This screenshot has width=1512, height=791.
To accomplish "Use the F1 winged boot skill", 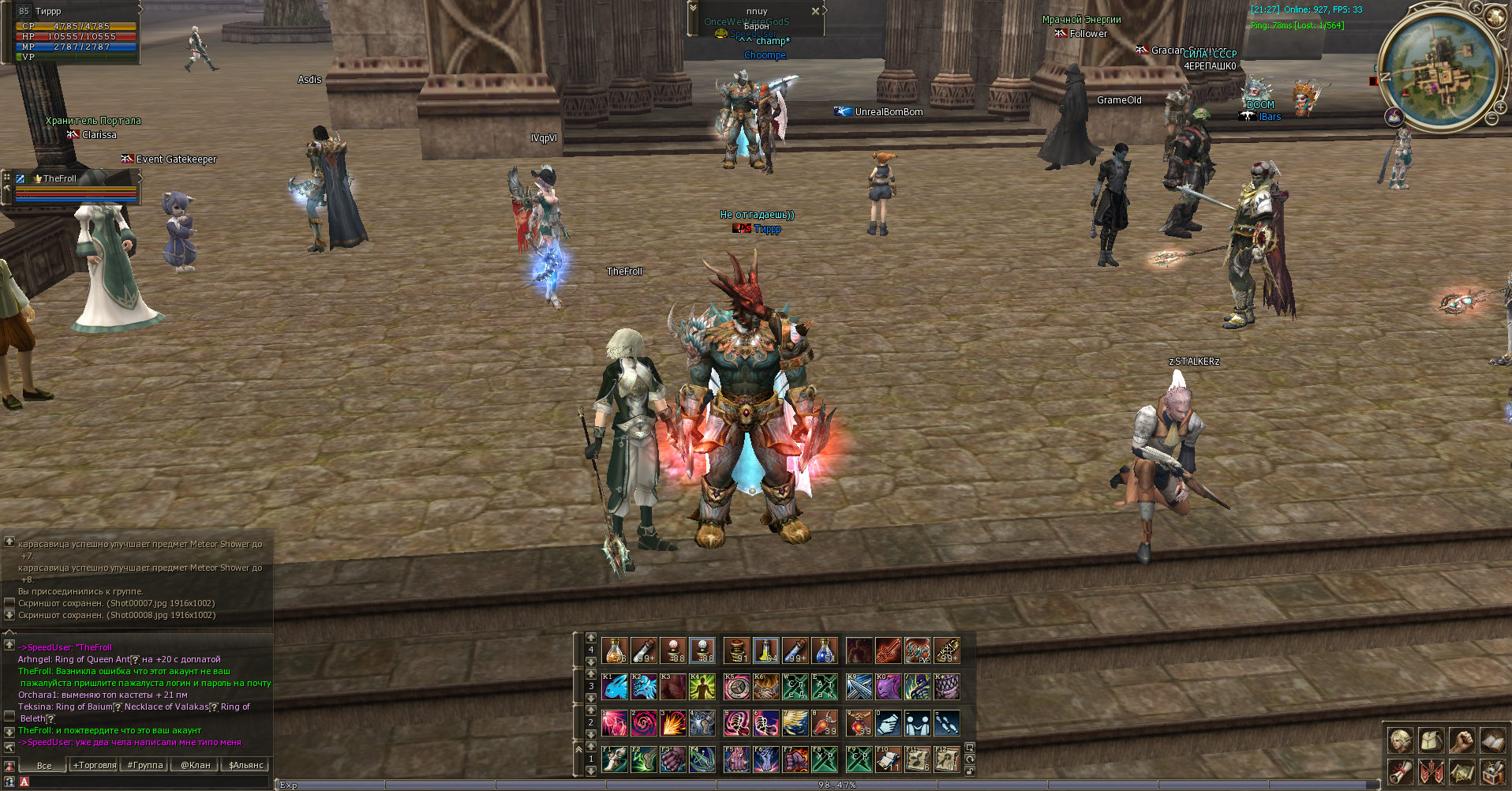I will (x=614, y=759).
